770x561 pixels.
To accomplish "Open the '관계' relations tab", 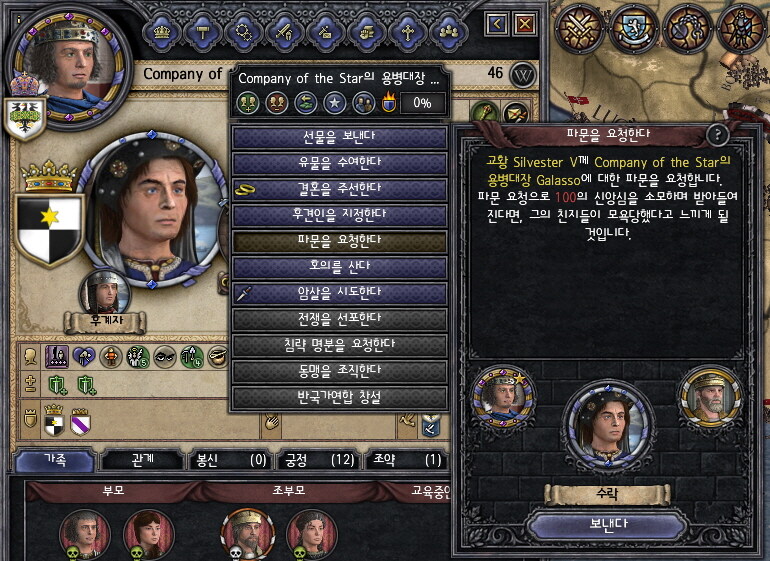I will coord(142,460).
